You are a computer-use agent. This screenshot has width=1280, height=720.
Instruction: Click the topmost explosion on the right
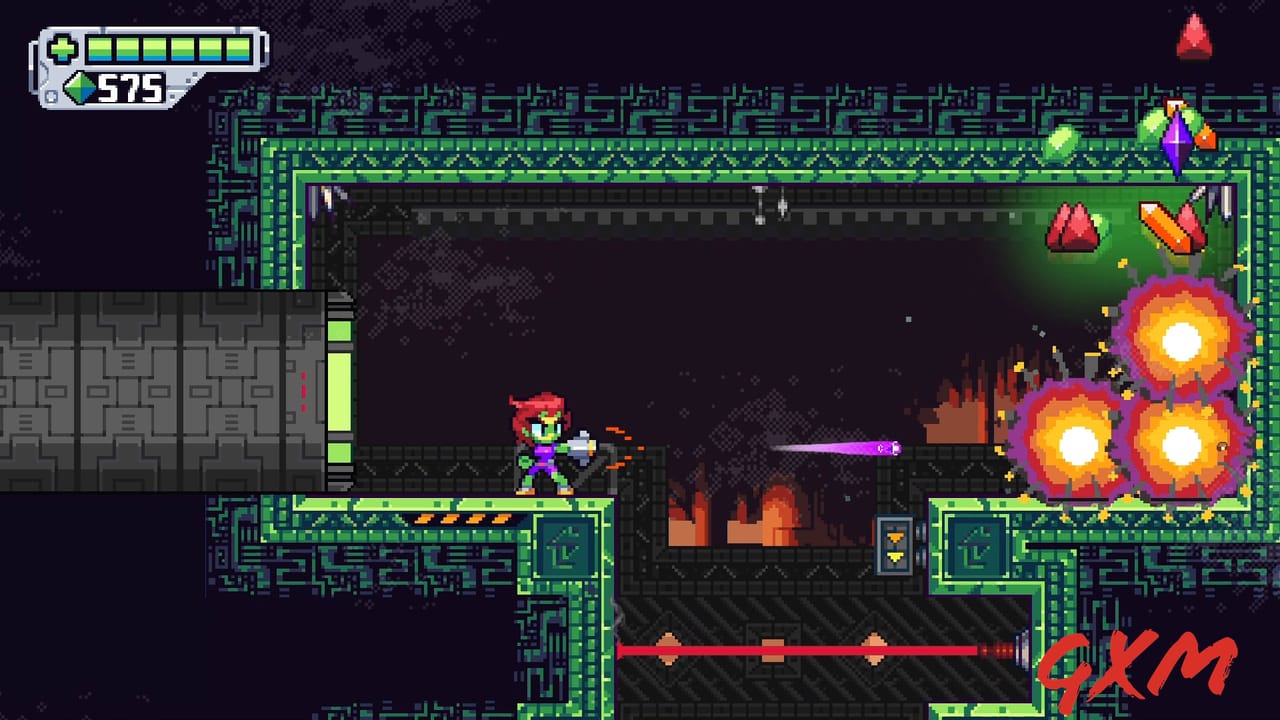click(1180, 342)
